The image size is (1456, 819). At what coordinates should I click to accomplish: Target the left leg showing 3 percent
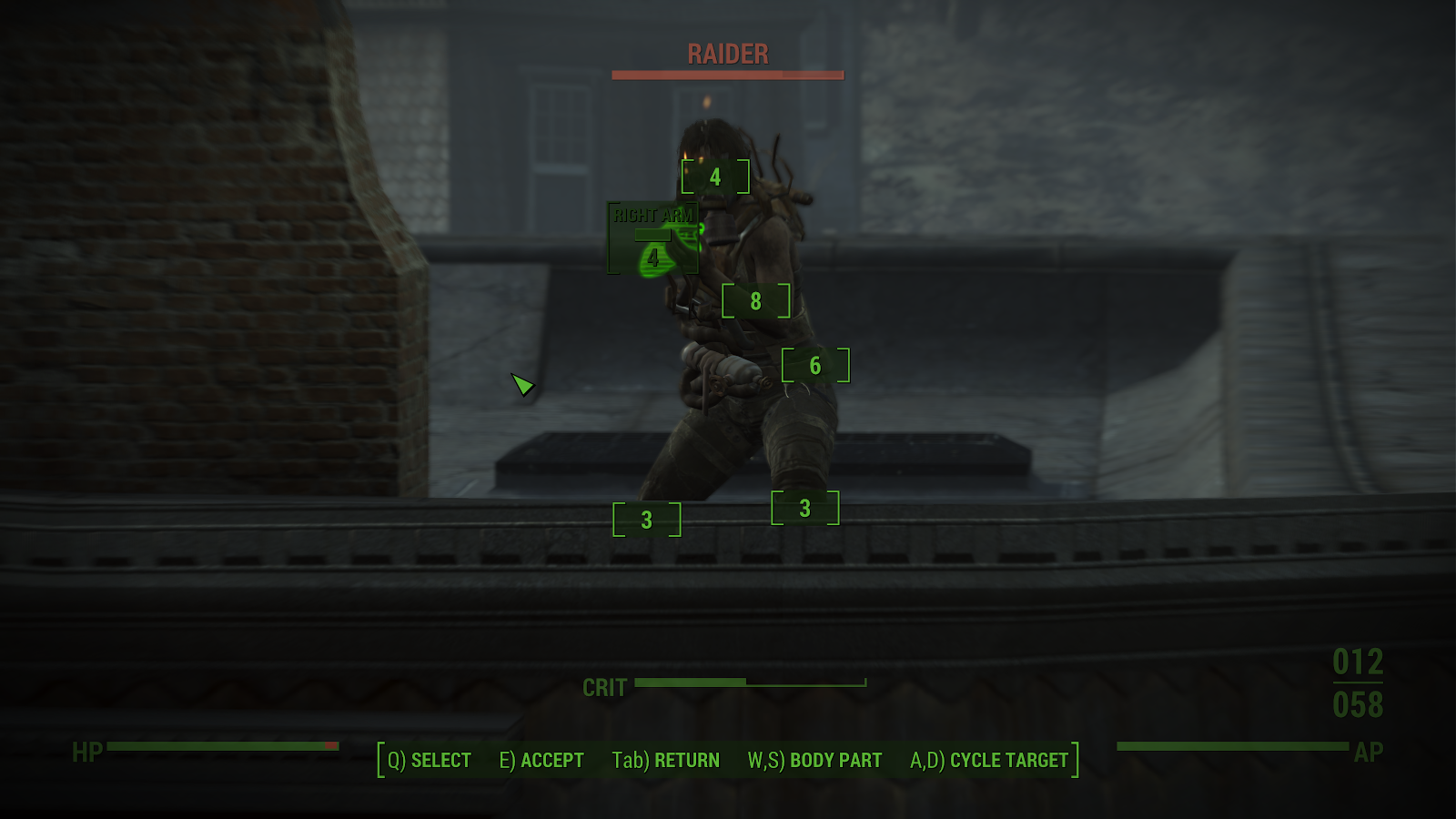tap(805, 507)
